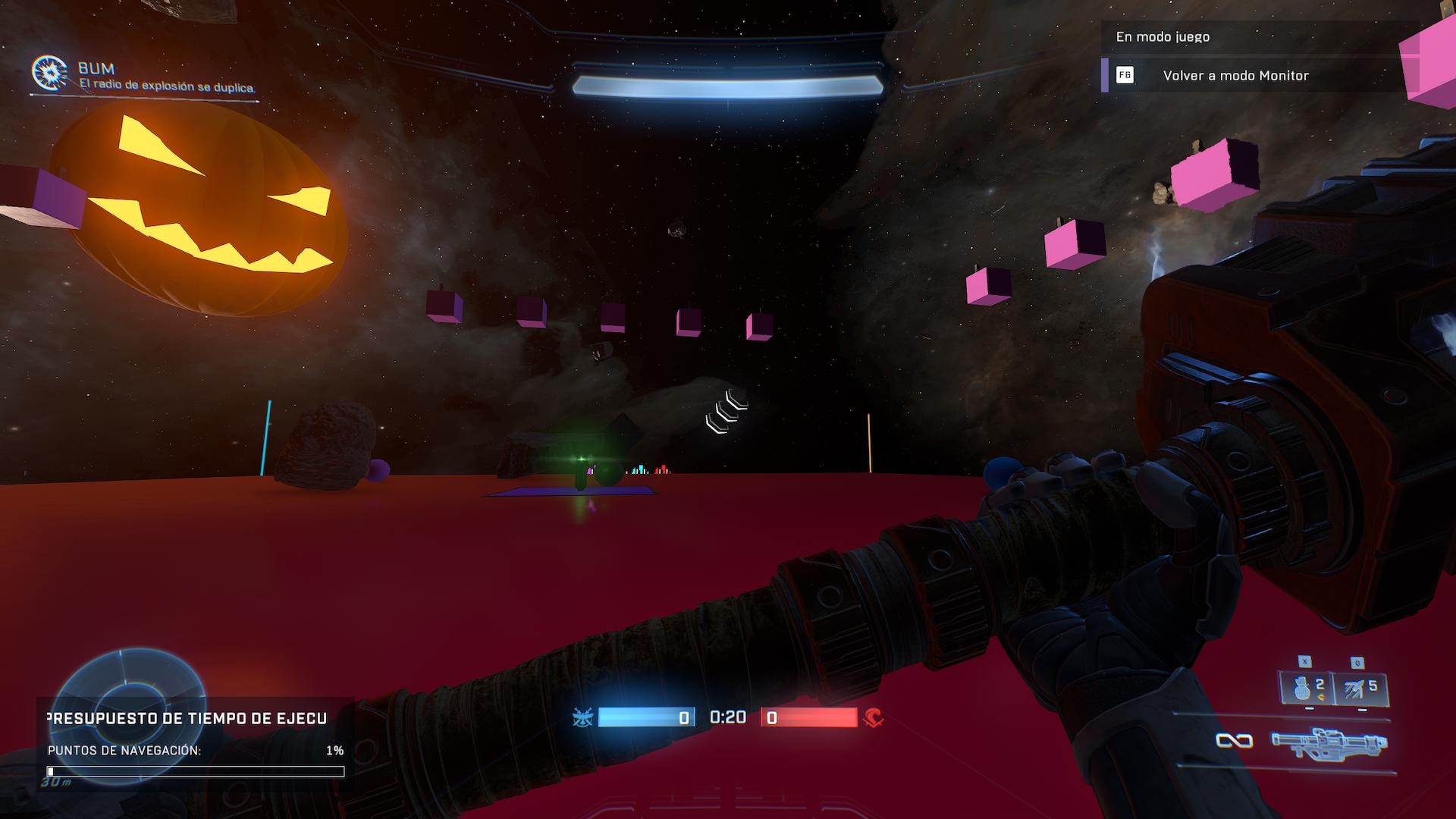This screenshot has width=1456, height=819.
Task: Click the rocket launcher weapon icon
Action: click(1329, 741)
